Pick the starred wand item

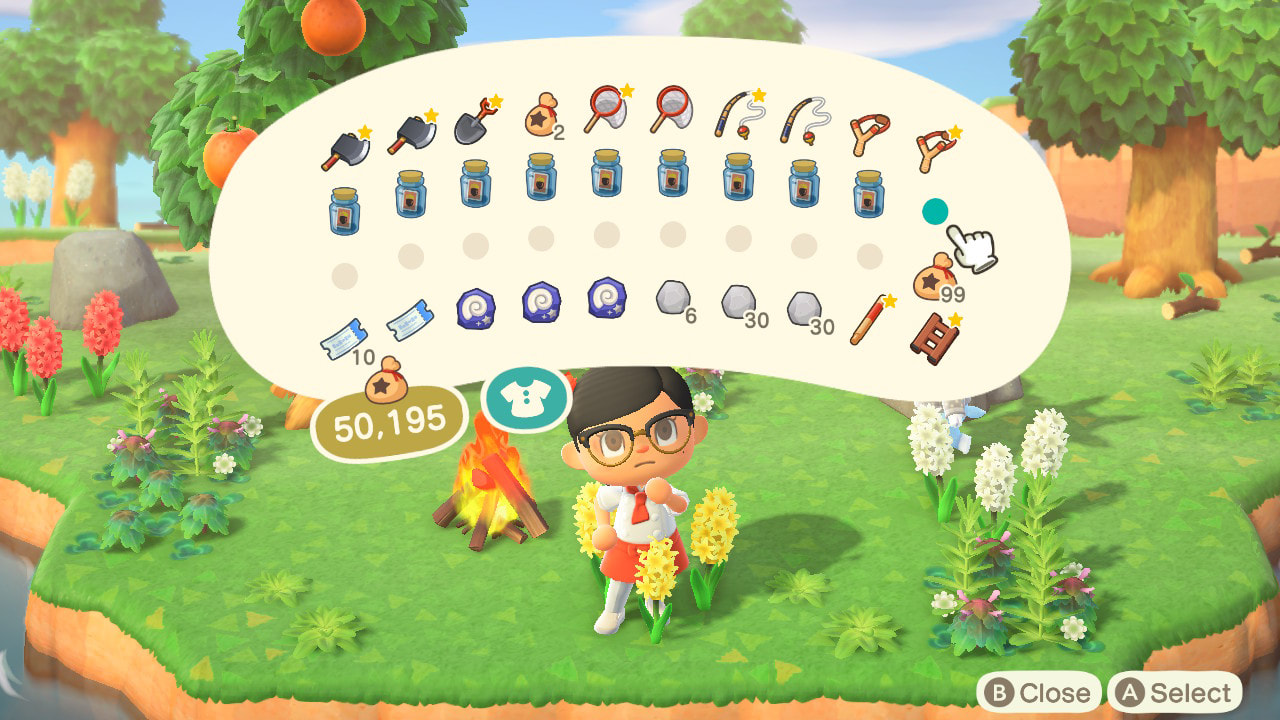(869, 320)
